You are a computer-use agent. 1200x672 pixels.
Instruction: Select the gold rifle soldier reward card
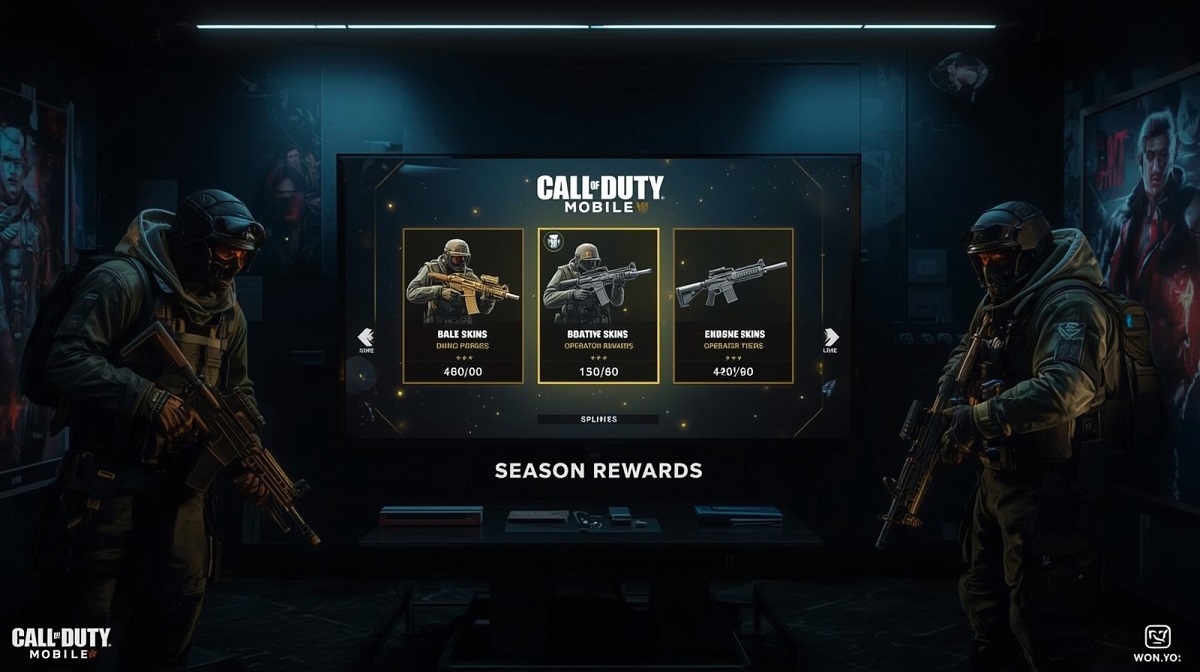click(x=462, y=305)
